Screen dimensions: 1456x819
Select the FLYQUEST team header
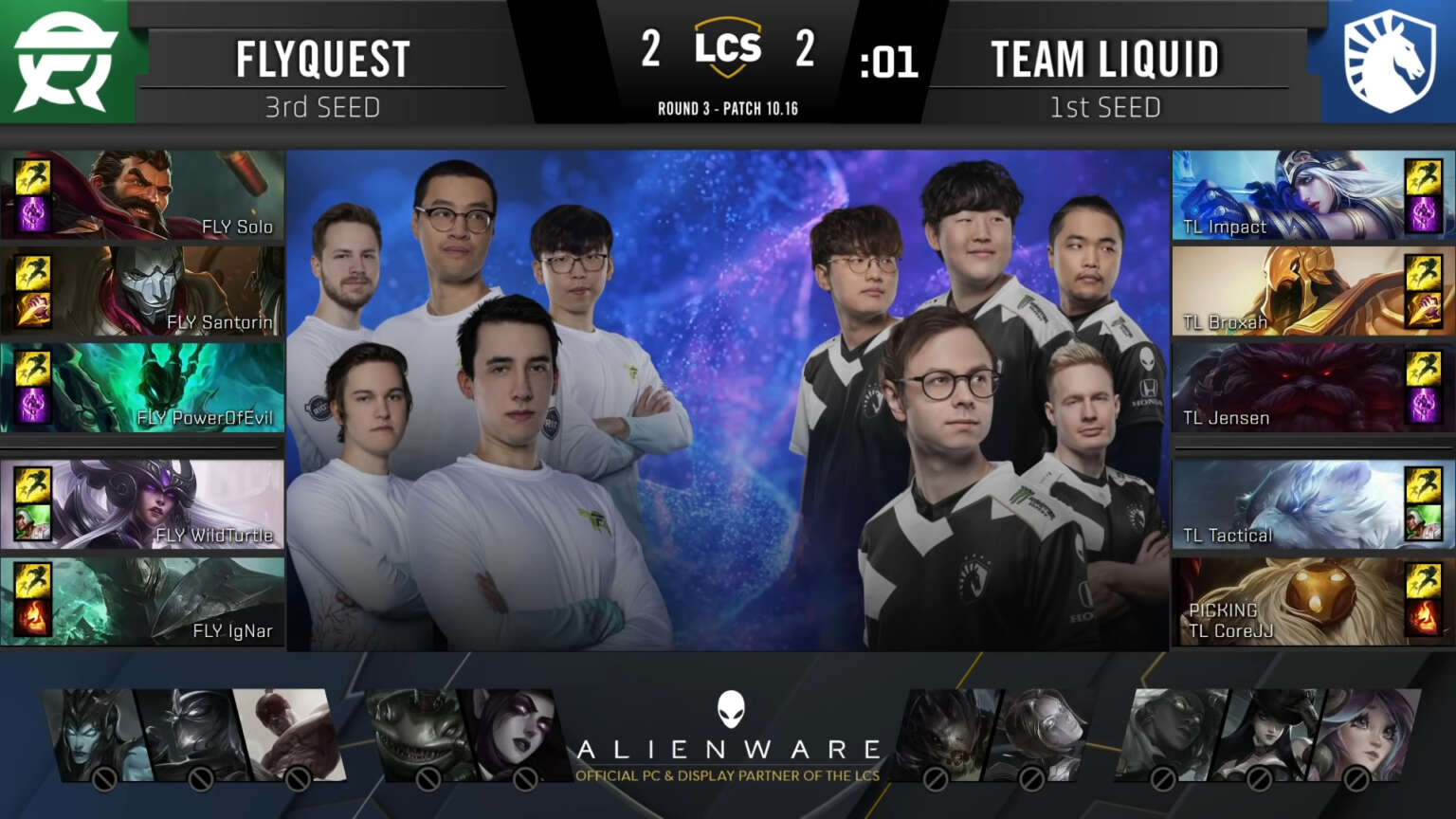point(322,57)
